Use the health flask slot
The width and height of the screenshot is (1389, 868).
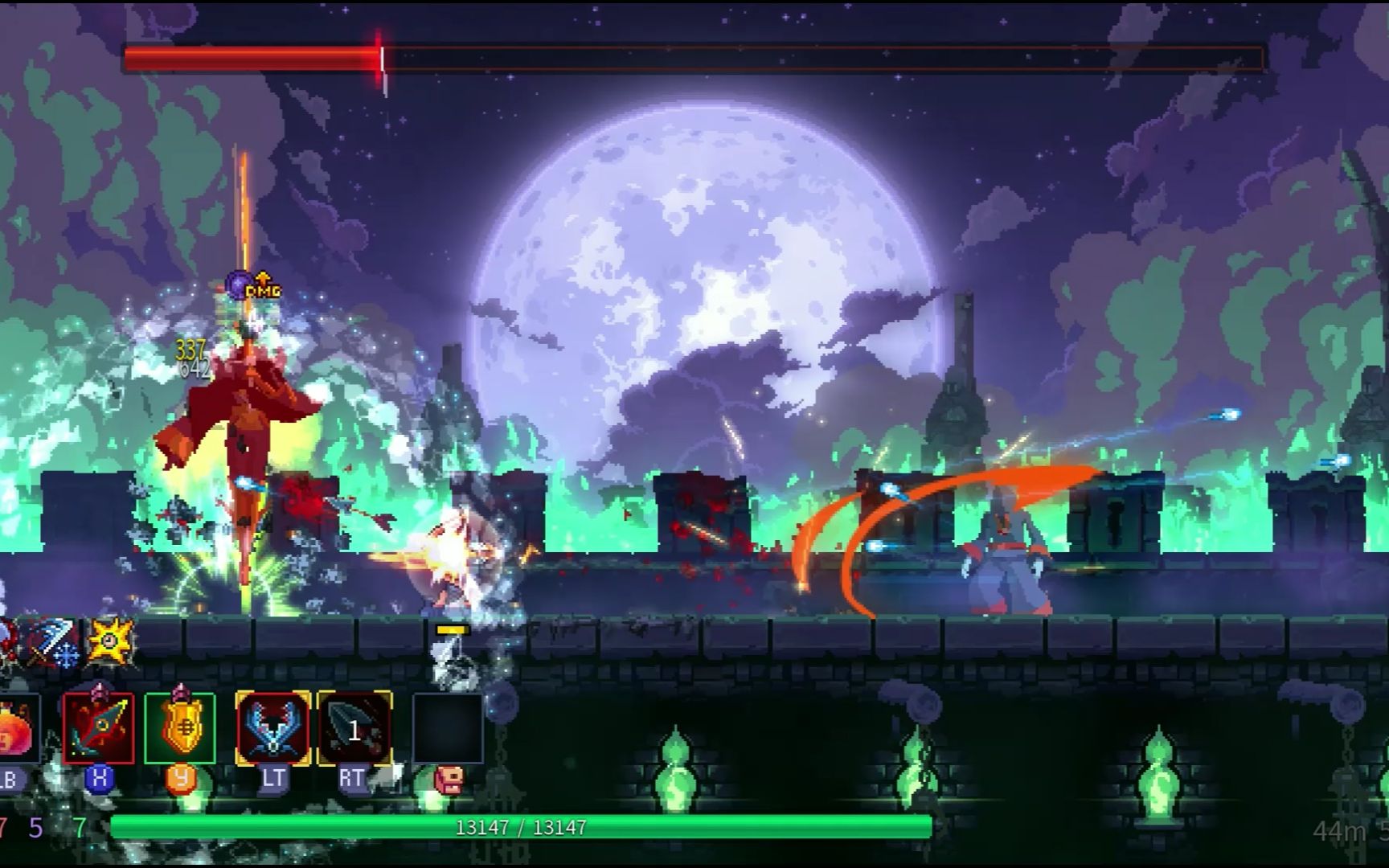coord(16,728)
